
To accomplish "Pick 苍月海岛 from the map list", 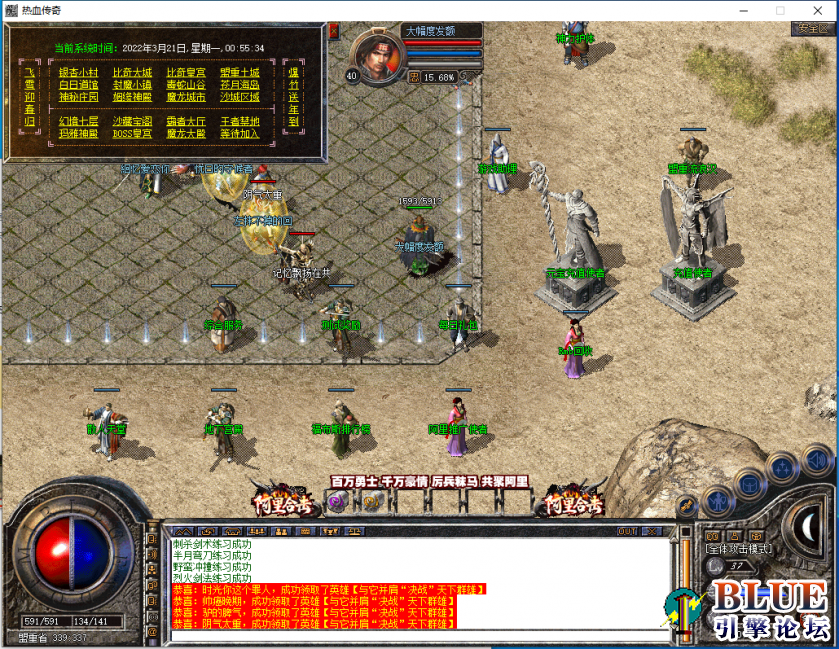I will pos(240,85).
